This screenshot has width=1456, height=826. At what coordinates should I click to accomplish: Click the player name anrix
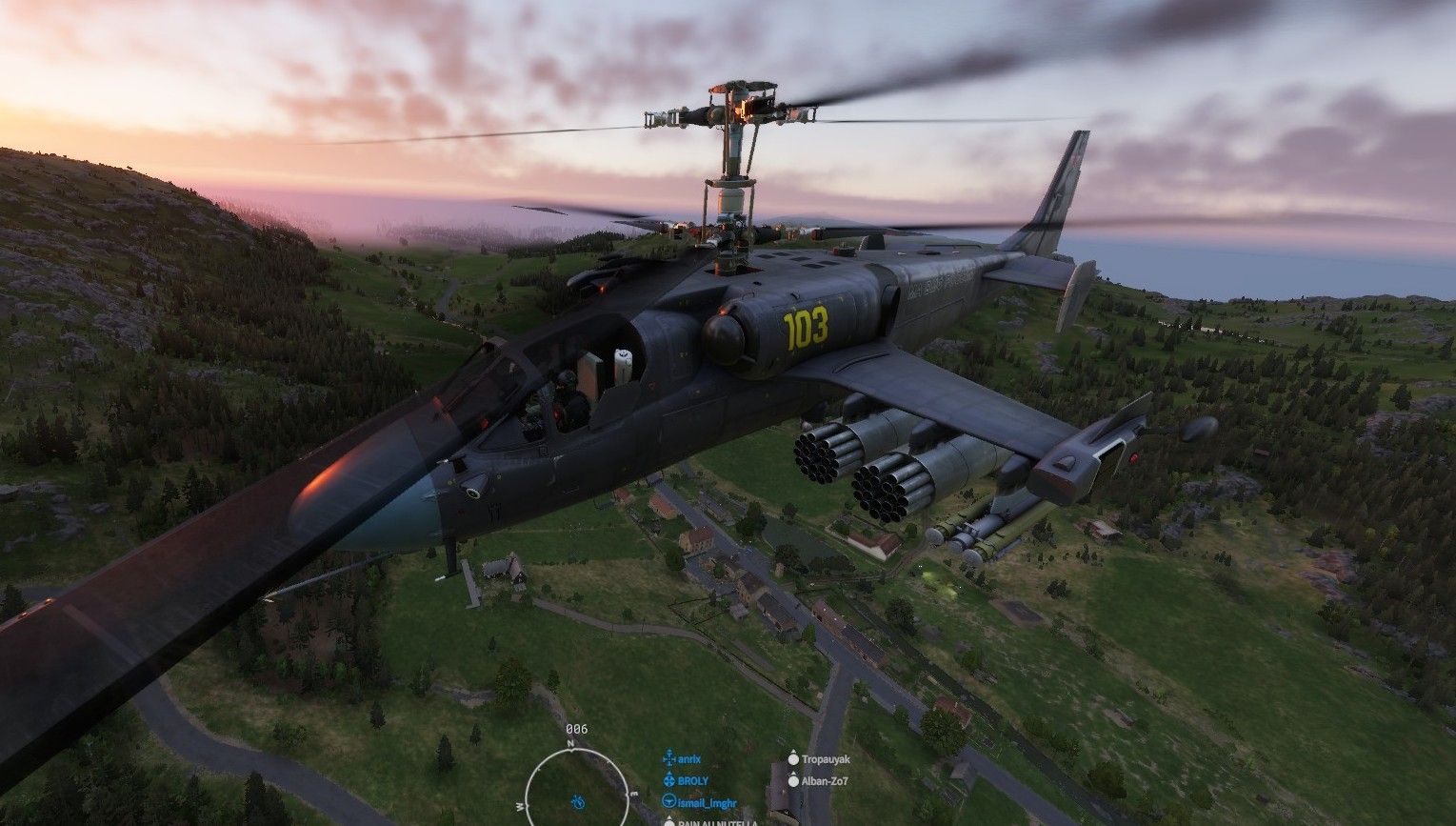coord(688,758)
